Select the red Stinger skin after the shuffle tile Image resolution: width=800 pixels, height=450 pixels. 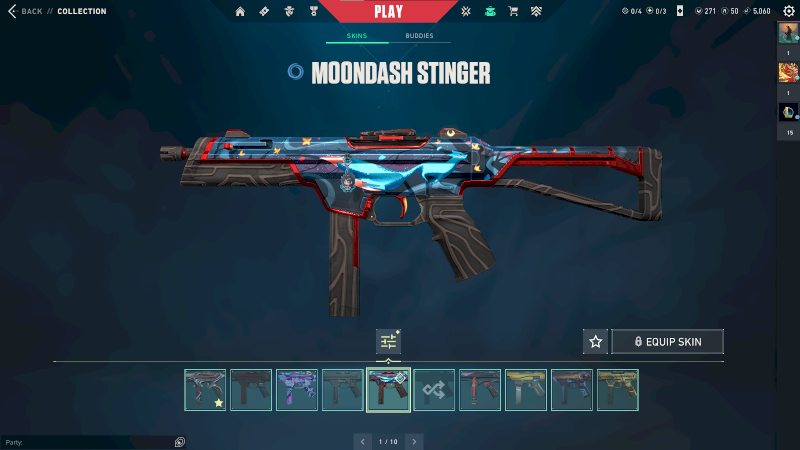click(480, 390)
